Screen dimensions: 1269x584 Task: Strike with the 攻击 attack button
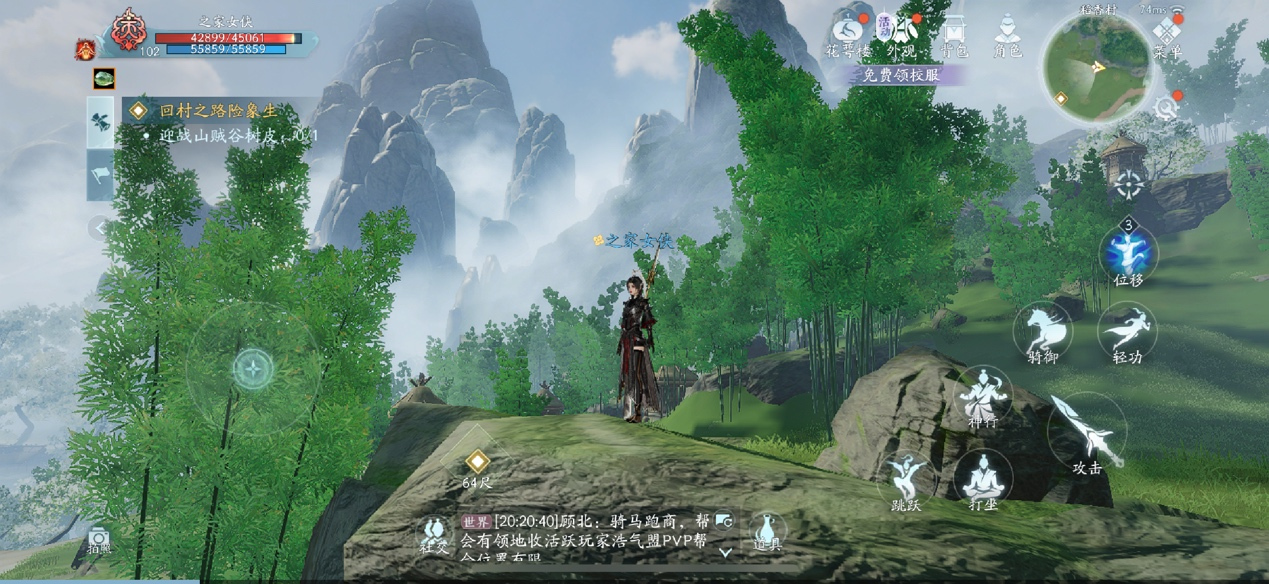(x=1087, y=432)
